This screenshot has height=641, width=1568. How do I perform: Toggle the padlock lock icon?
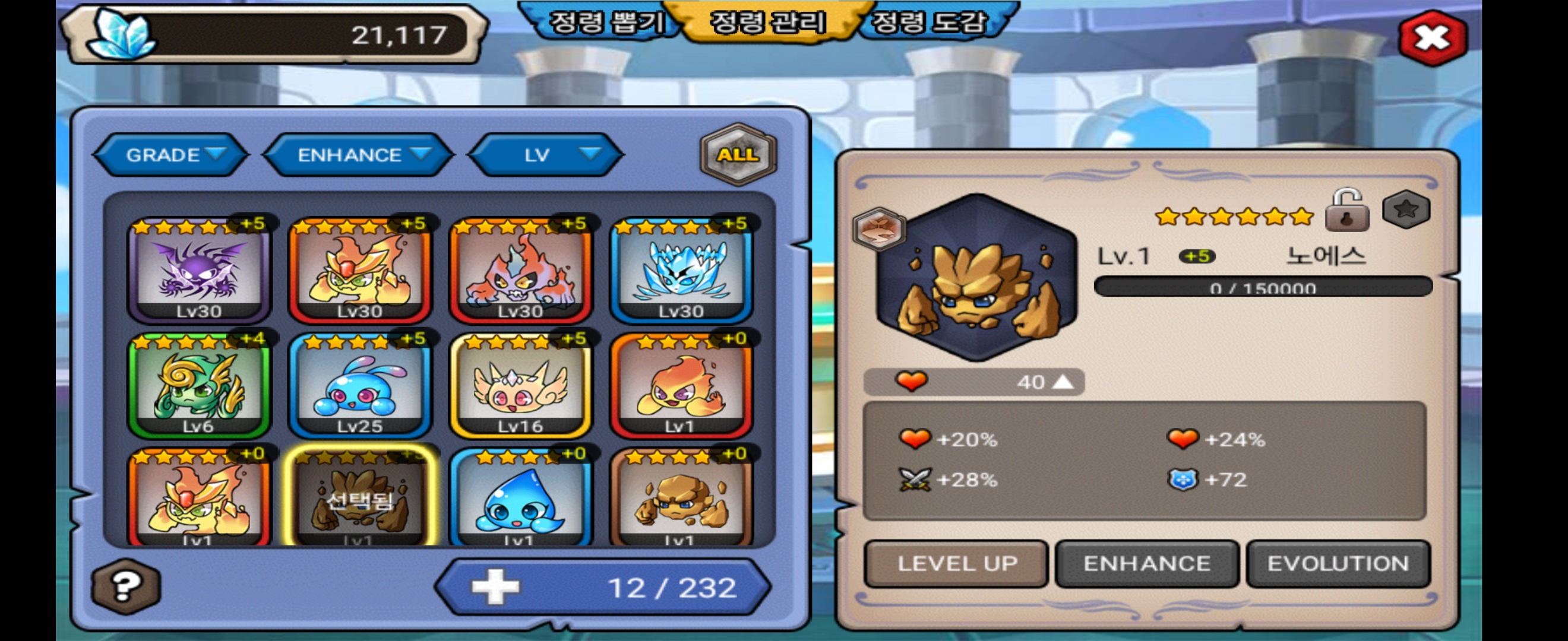pyautogui.click(x=1347, y=211)
